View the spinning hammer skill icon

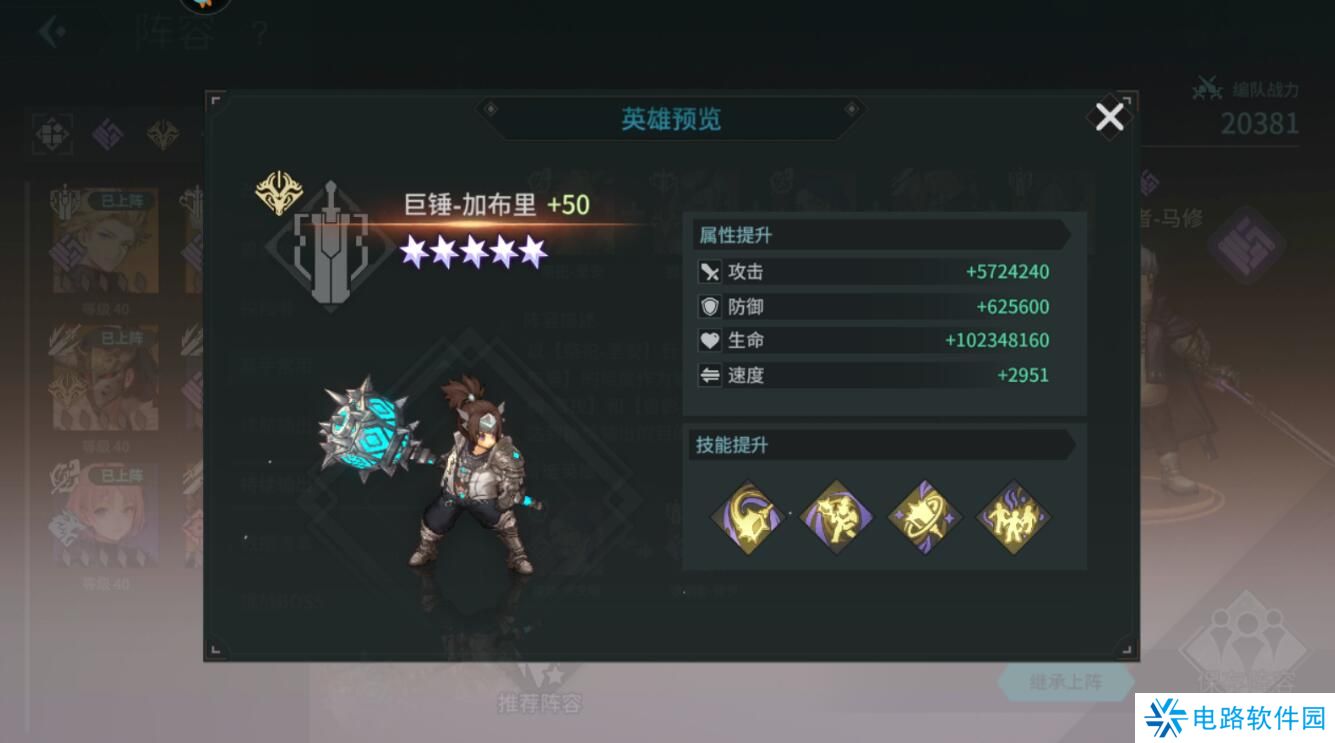click(925, 512)
